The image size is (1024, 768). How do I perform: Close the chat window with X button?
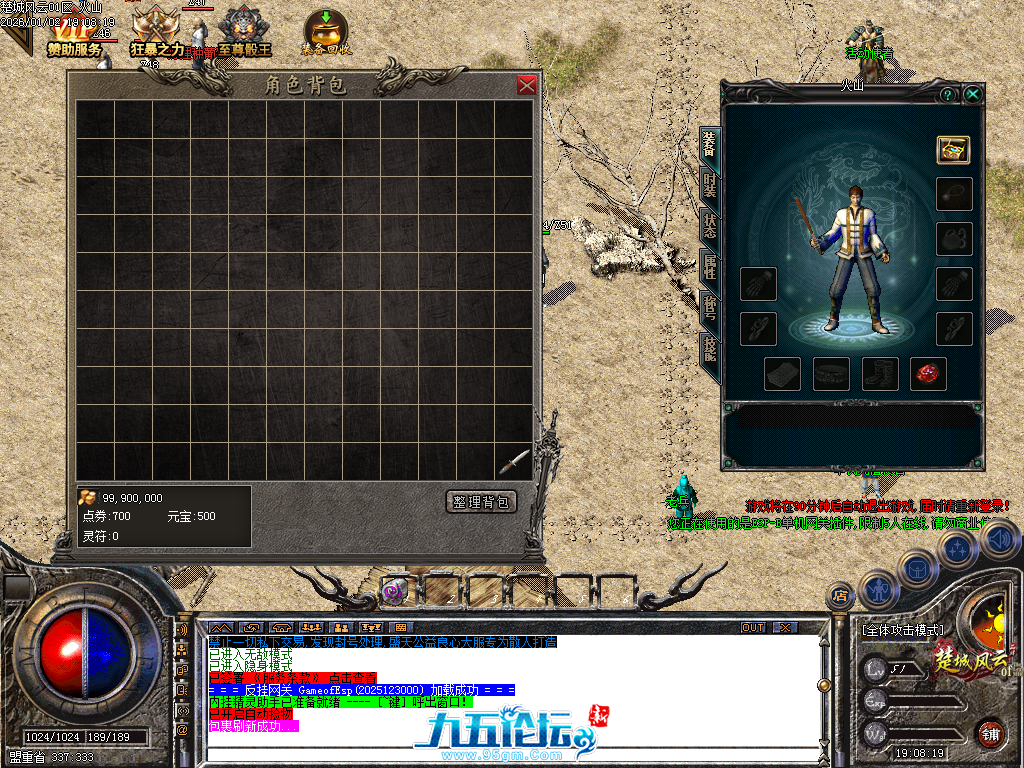point(785,628)
